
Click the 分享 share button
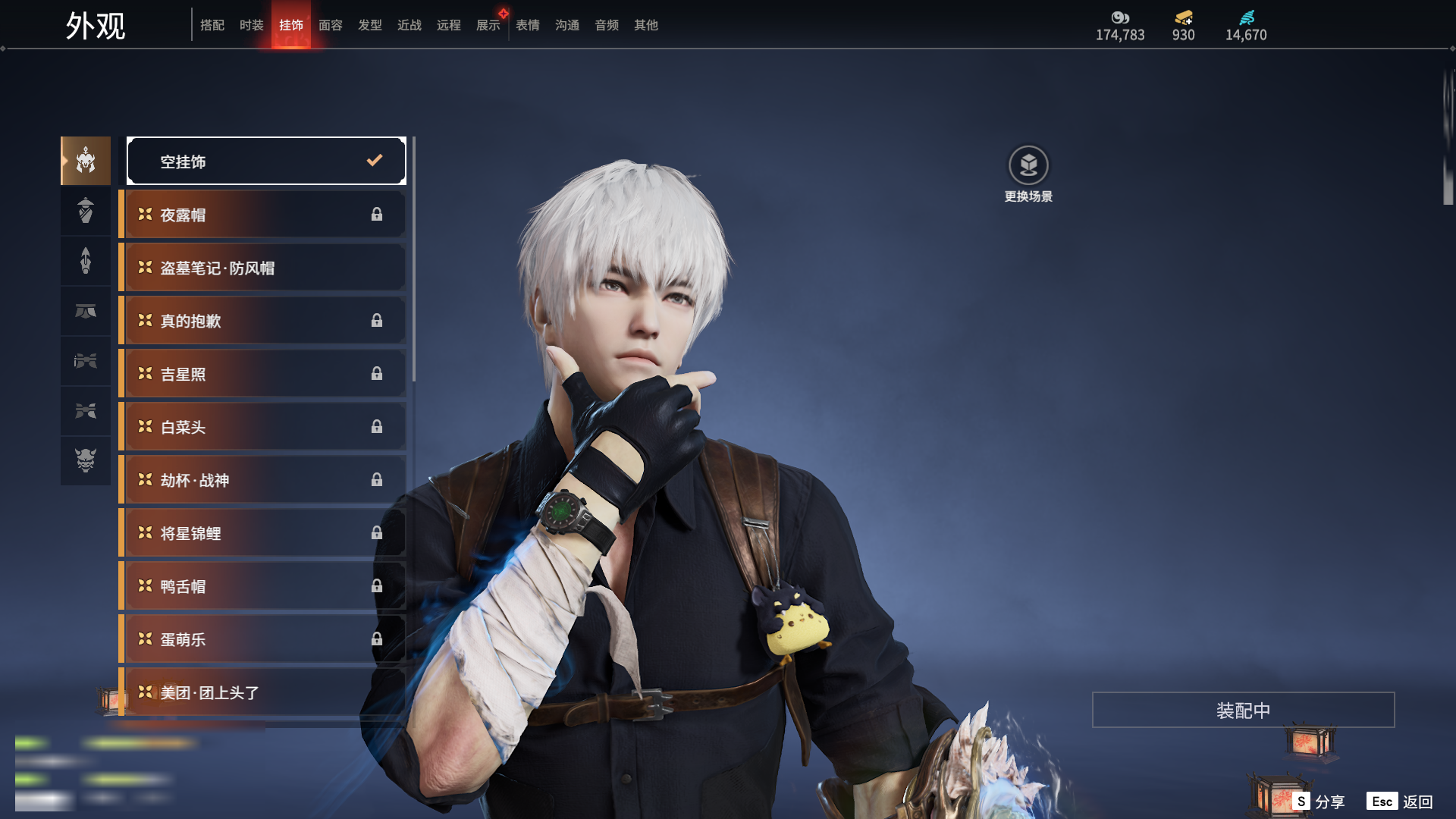pos(1319,802)
